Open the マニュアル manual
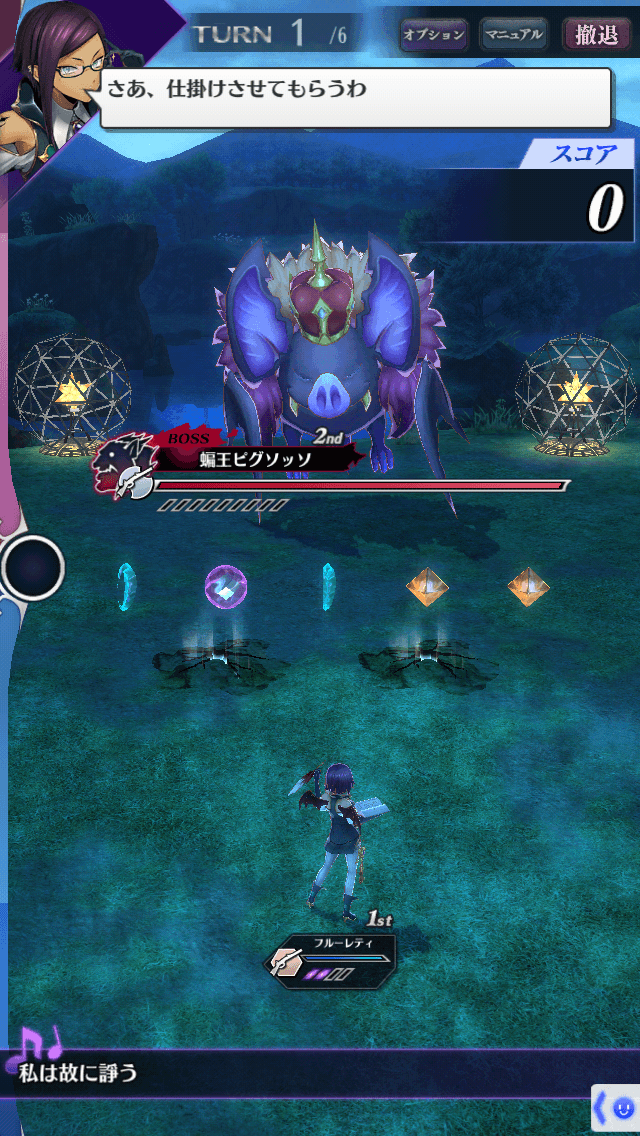 point(513,35)
